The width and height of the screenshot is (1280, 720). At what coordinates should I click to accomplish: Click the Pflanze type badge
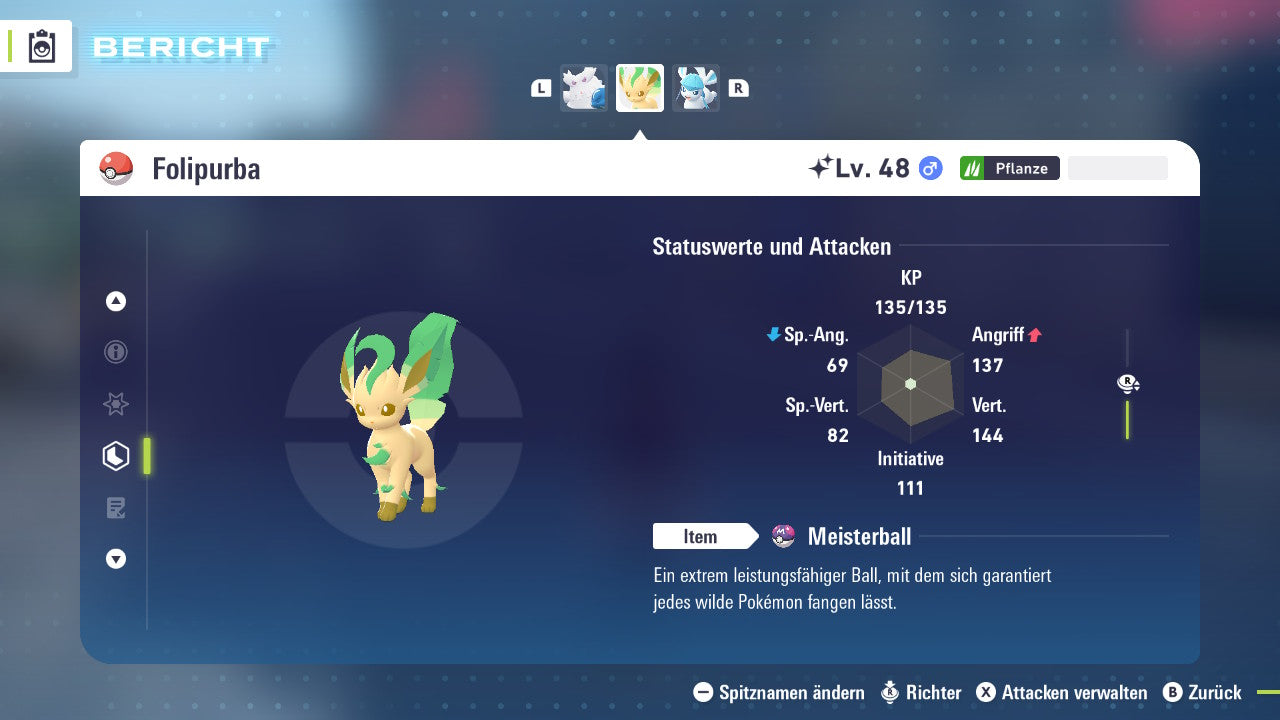pyautogui.click(x=1009, y=168)
